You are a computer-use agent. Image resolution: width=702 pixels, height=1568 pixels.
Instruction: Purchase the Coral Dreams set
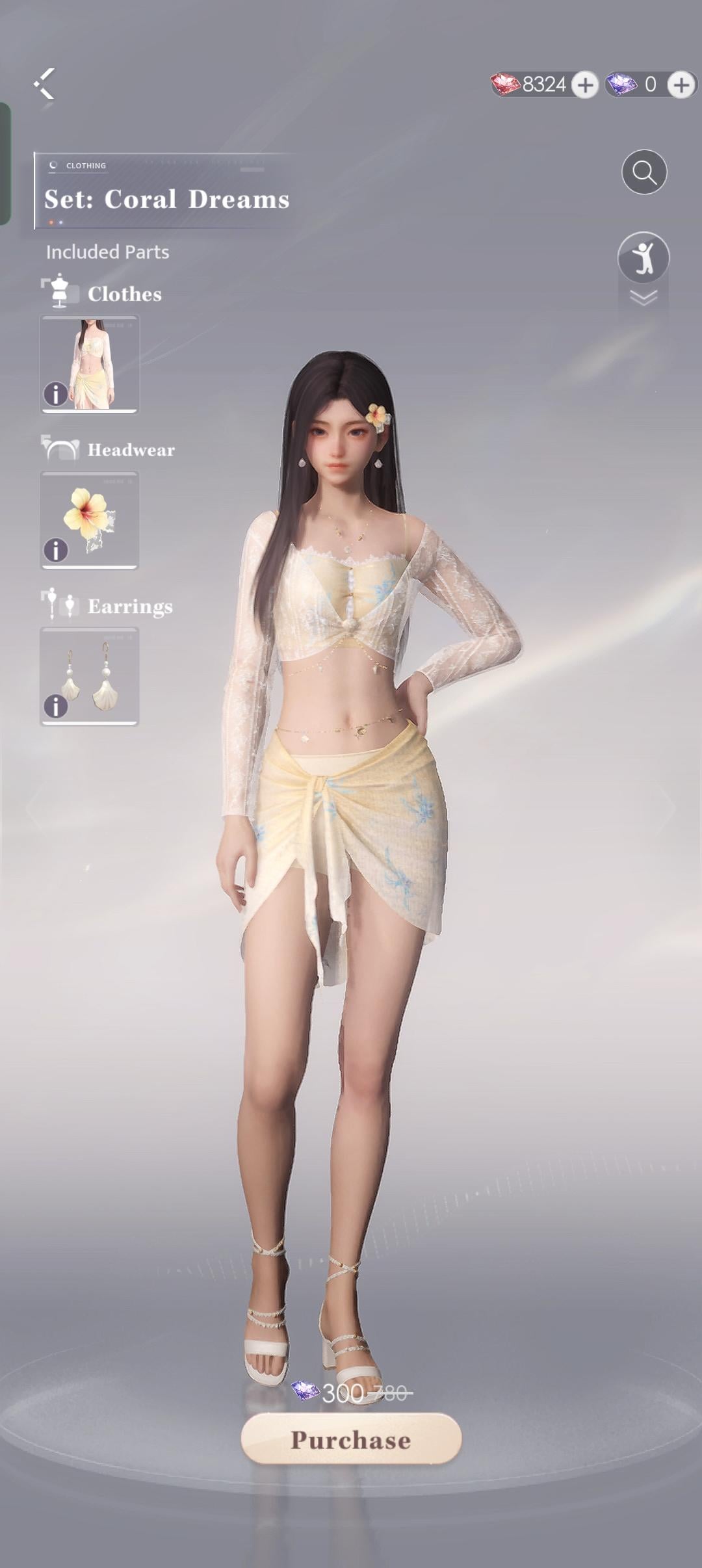click(351, 1439)
